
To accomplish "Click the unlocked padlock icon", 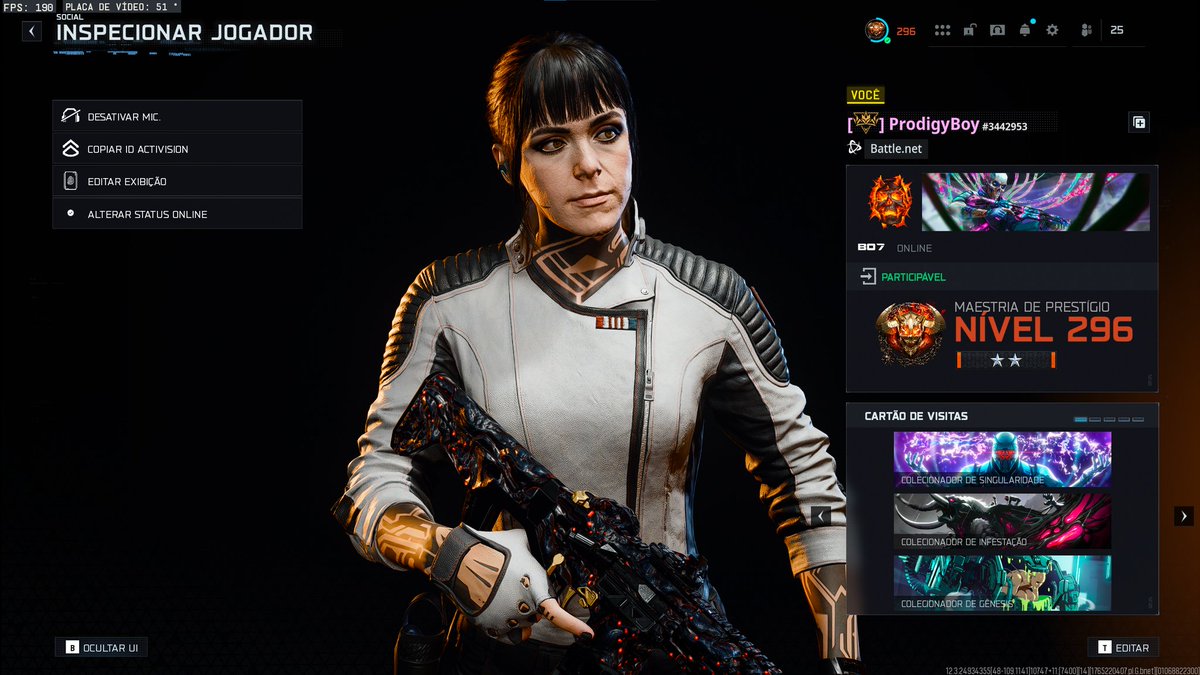I will [x=970, y=31].
